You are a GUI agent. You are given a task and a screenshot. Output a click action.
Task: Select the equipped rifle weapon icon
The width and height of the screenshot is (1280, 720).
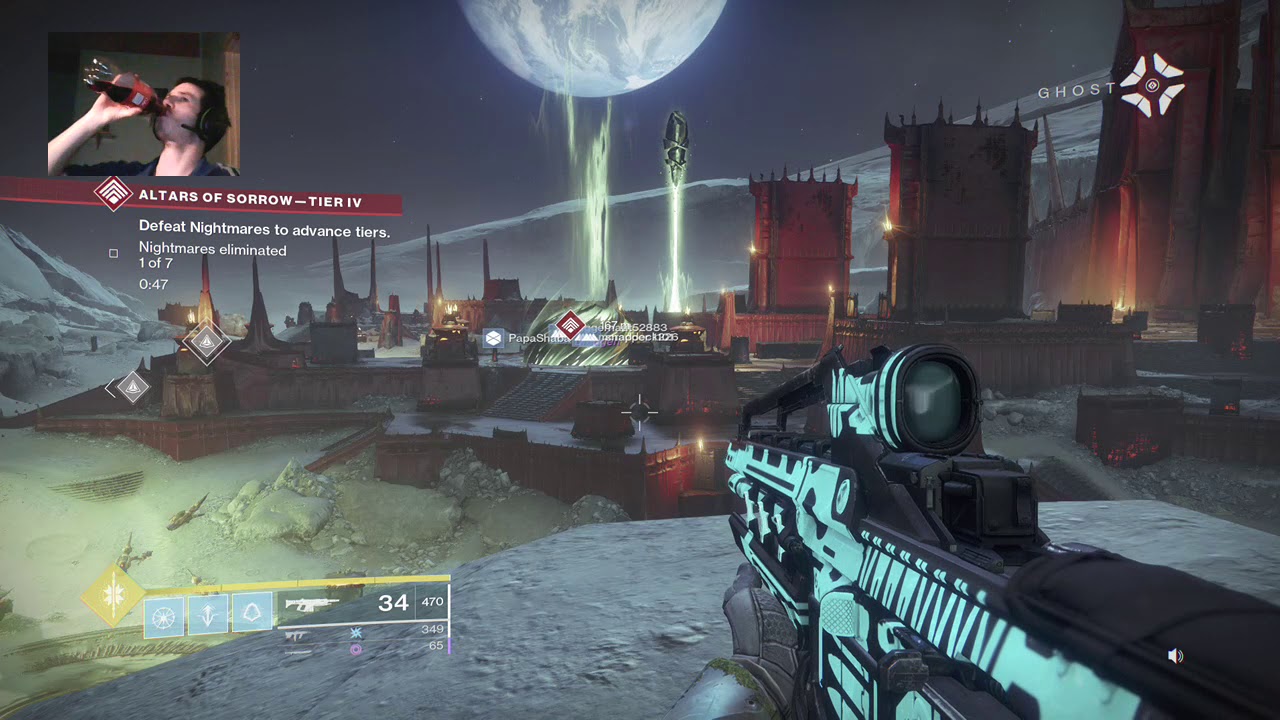[x=312, y=603]
